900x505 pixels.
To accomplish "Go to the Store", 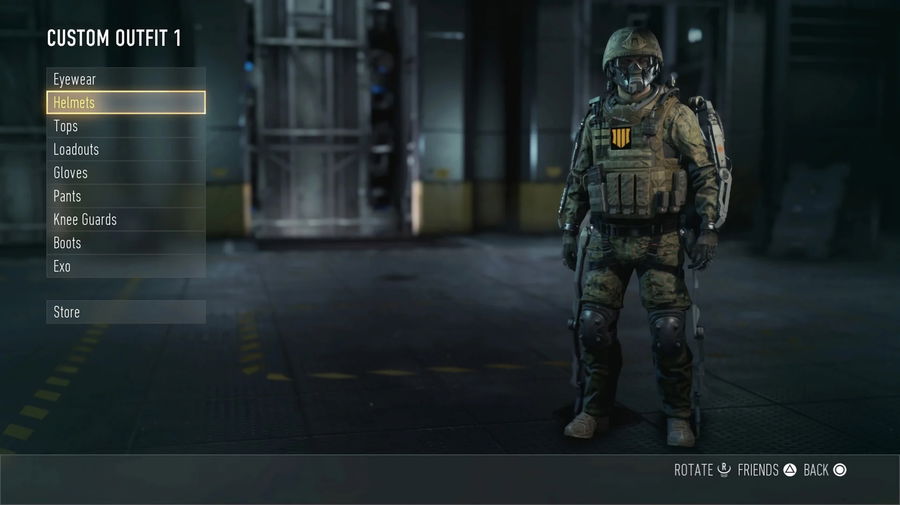I will click(125, 312).
